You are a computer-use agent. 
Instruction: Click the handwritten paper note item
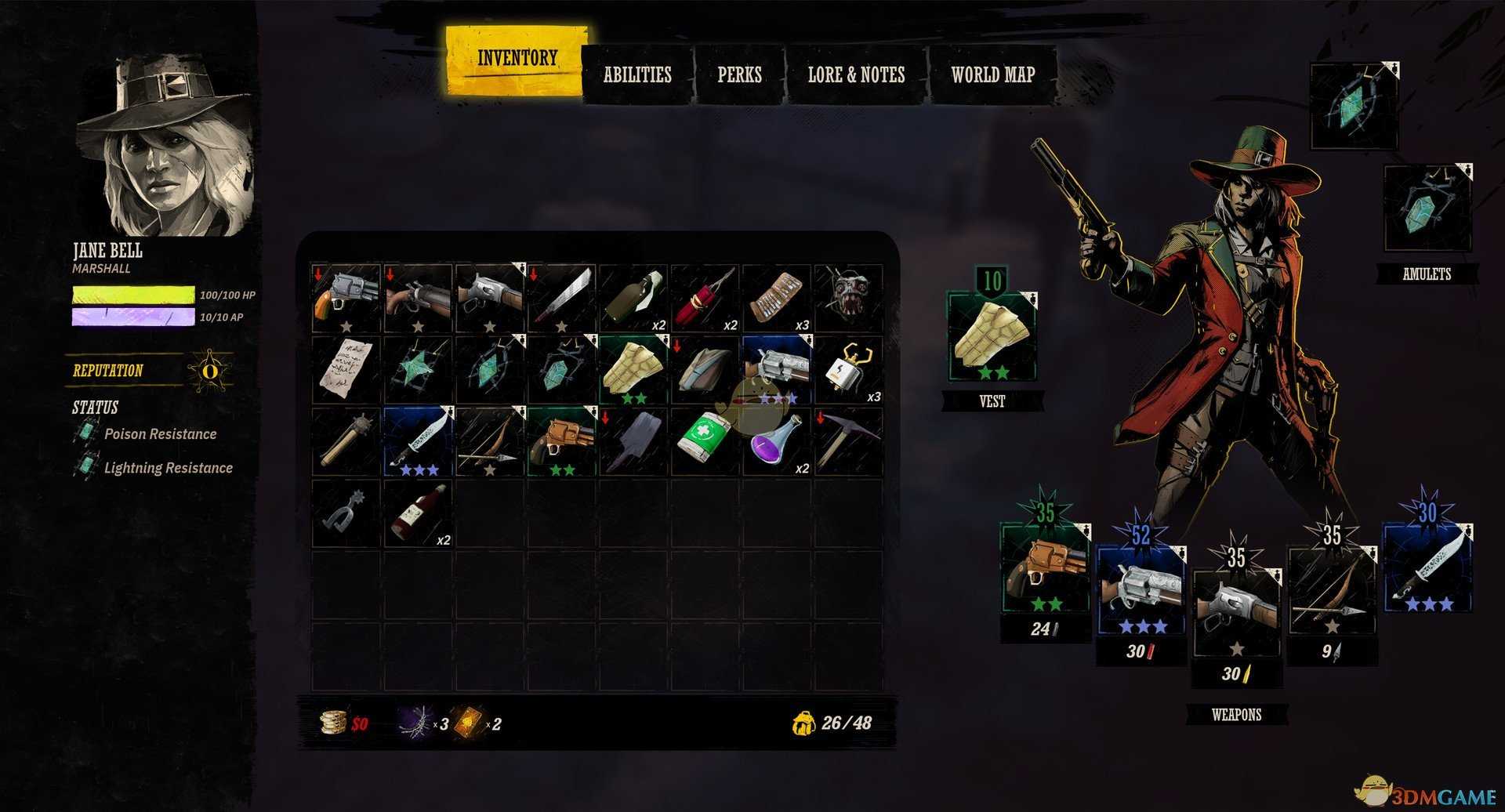click(346, 370)
